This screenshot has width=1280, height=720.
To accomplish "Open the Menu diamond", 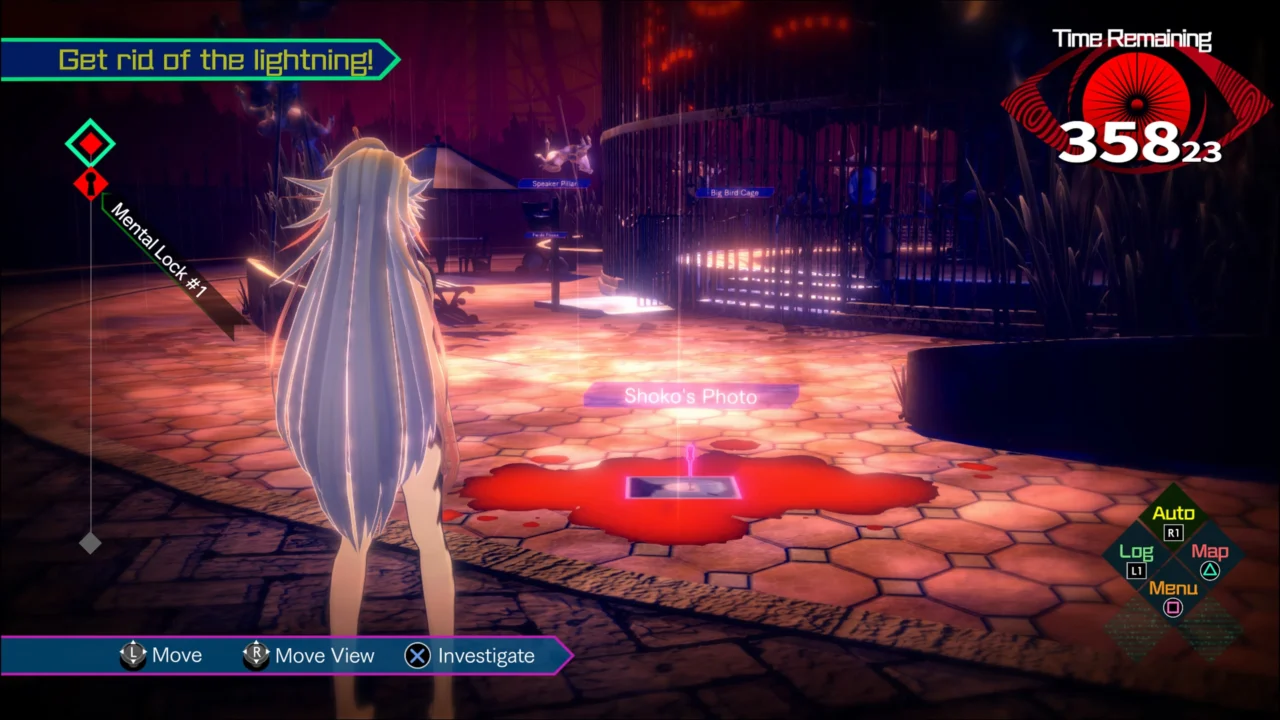I will click(x=1173, y=589).
